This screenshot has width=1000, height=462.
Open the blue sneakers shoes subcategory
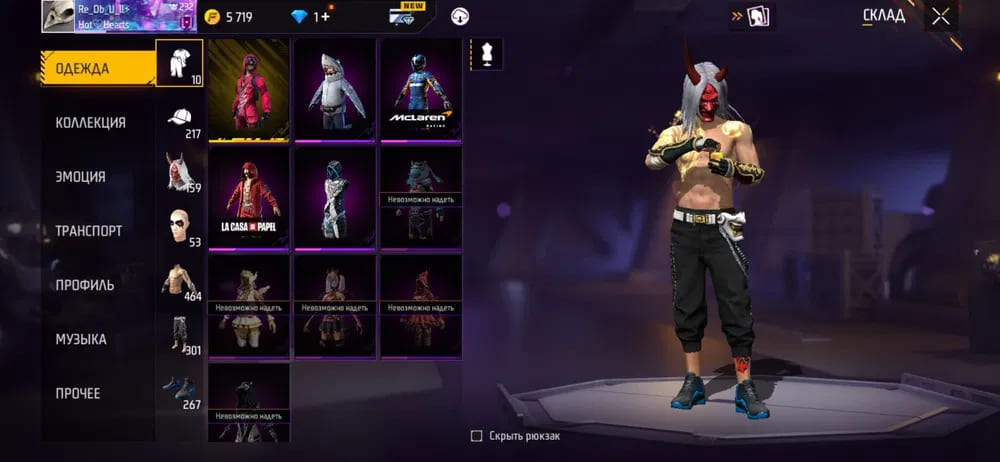click(180, 388)
